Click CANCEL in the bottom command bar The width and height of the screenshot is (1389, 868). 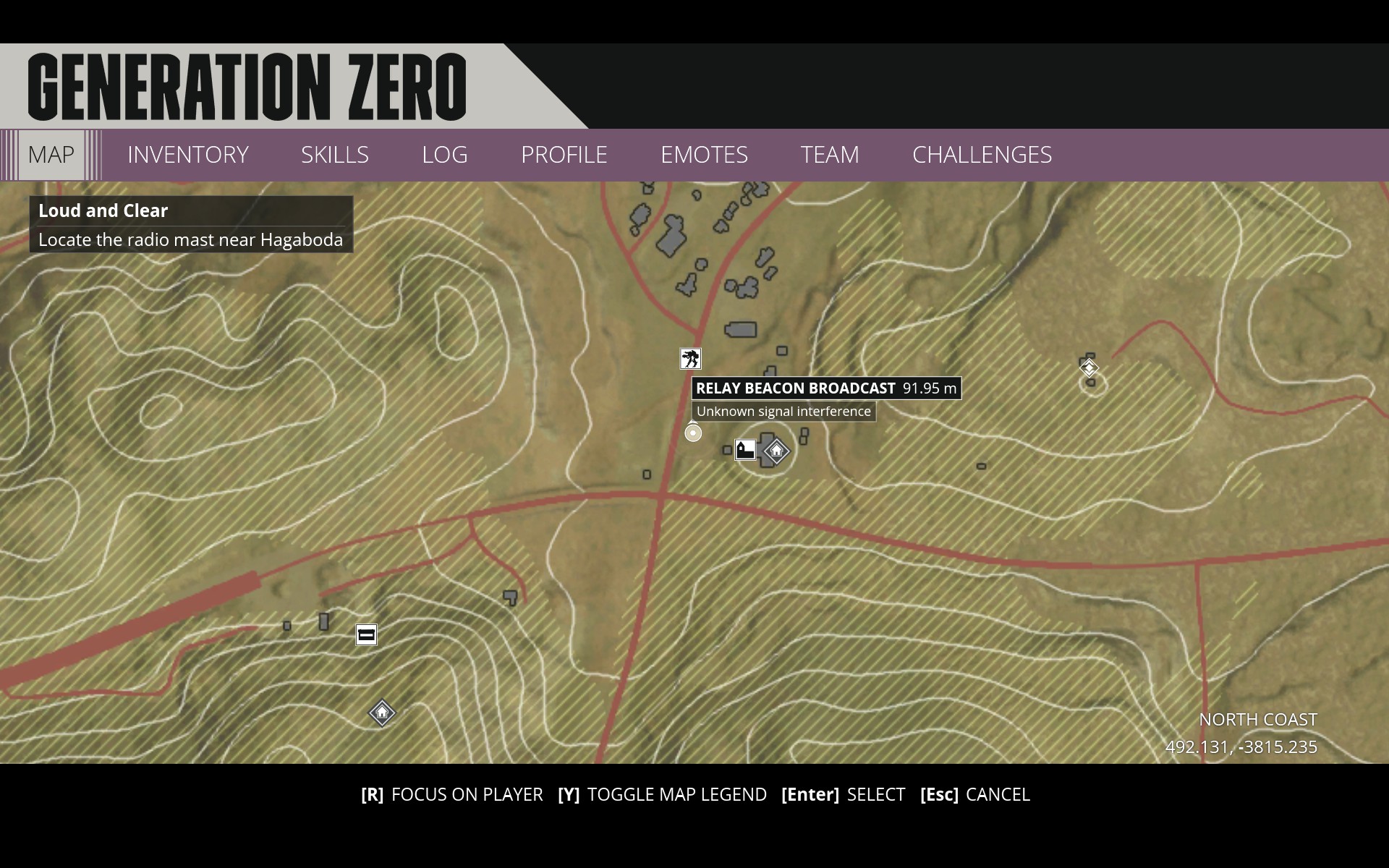click(998, 794)
